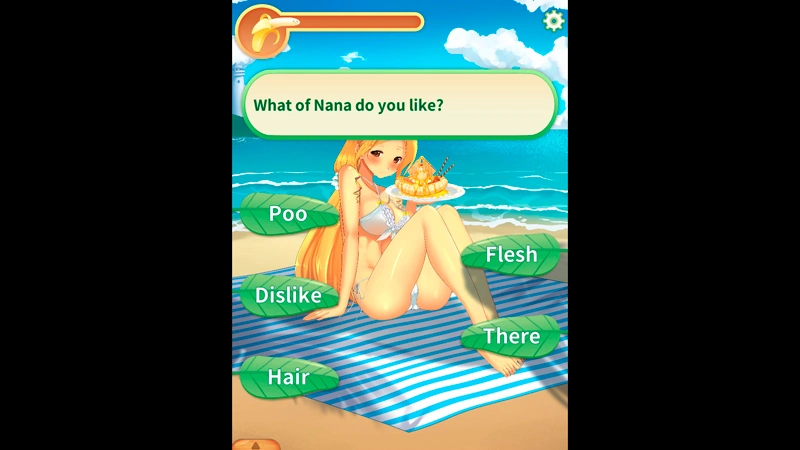Pick the "Dislike" answer leaf

[x=288, y=295]
